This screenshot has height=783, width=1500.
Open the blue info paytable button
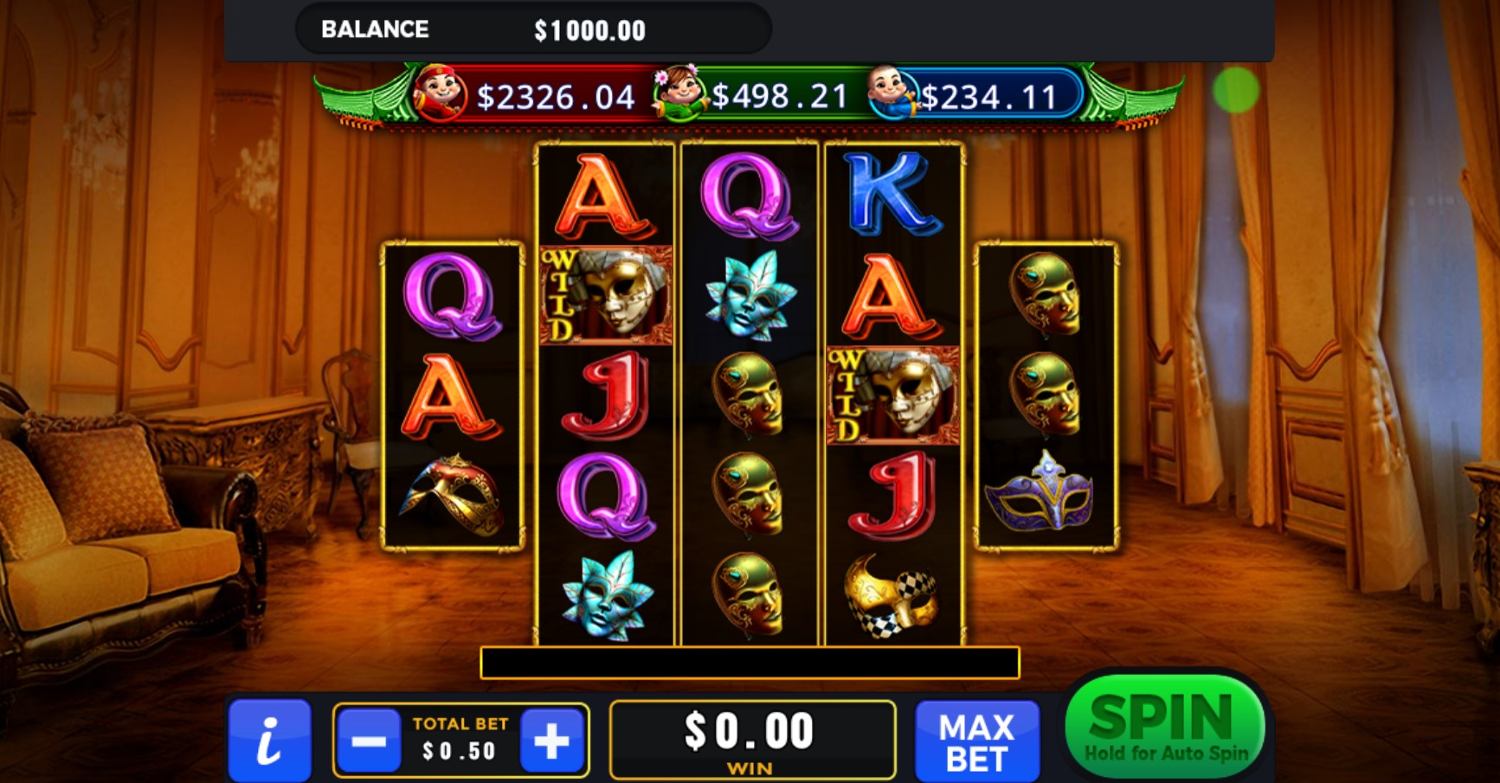(269, 741)
